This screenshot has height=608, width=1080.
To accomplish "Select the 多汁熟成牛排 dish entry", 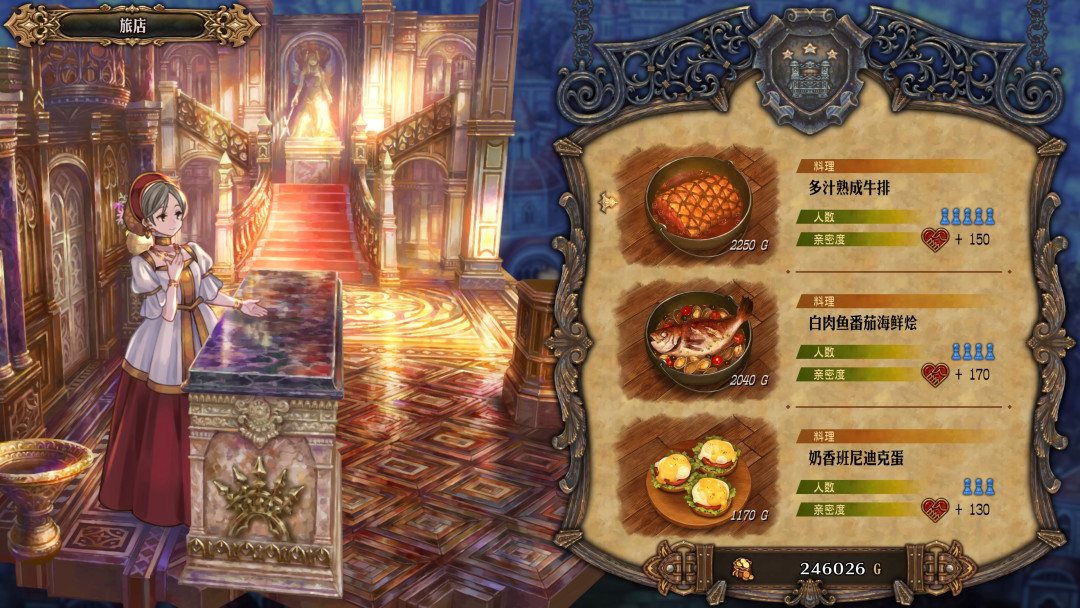I will click(x=848, y=187).
